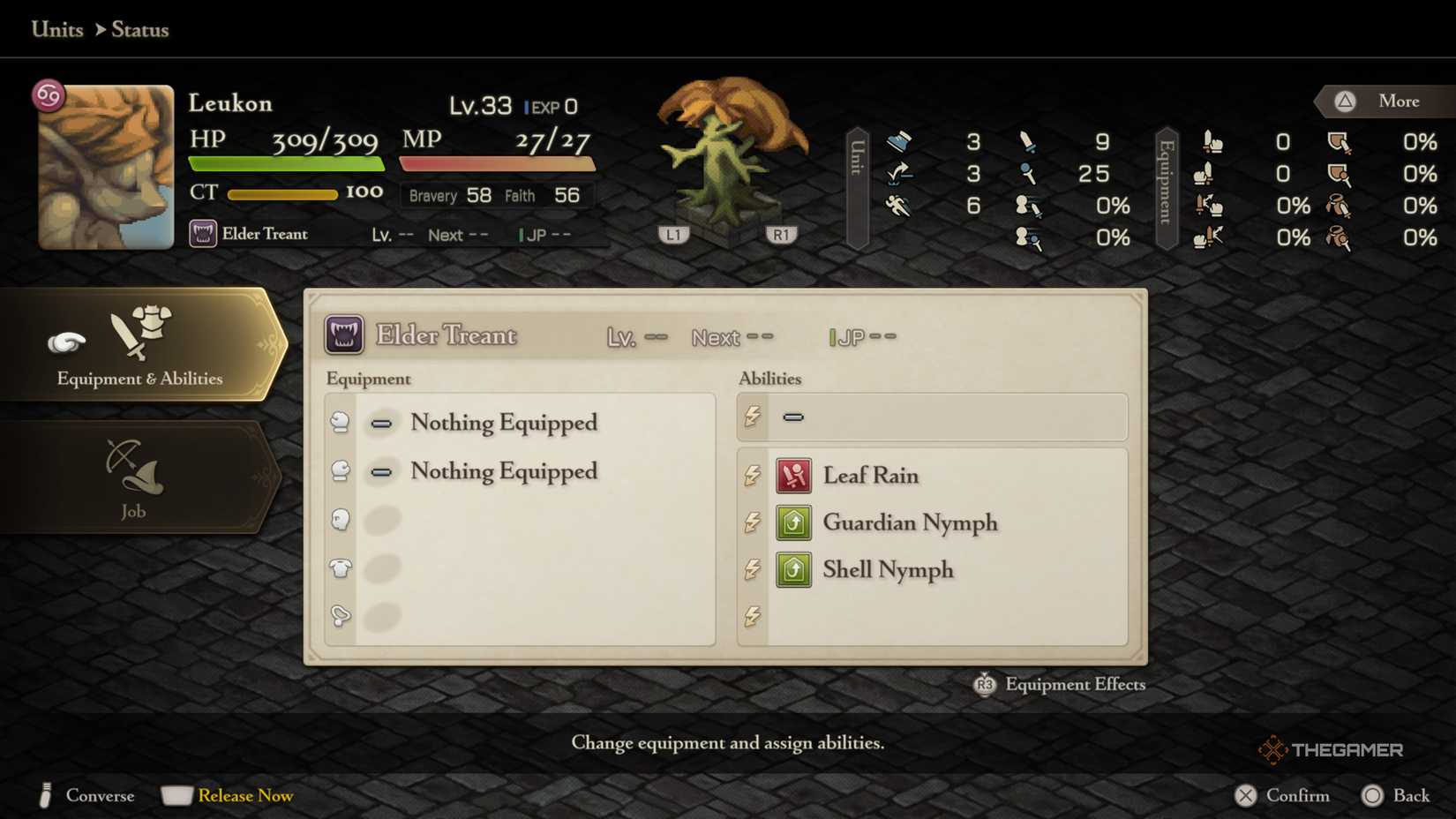Open the L1 previous unit view
This screenshot has width=1456, height=819.
[673, 233]
